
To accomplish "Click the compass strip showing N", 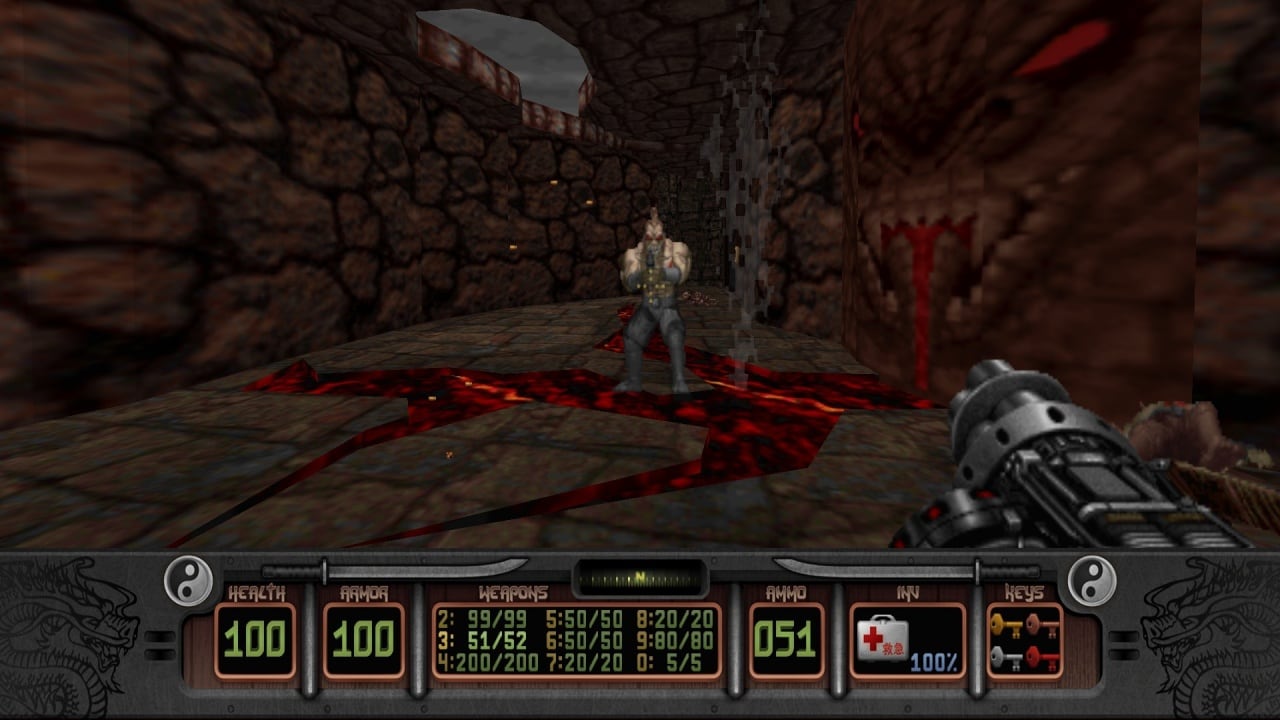I will (x=638, y=578).
